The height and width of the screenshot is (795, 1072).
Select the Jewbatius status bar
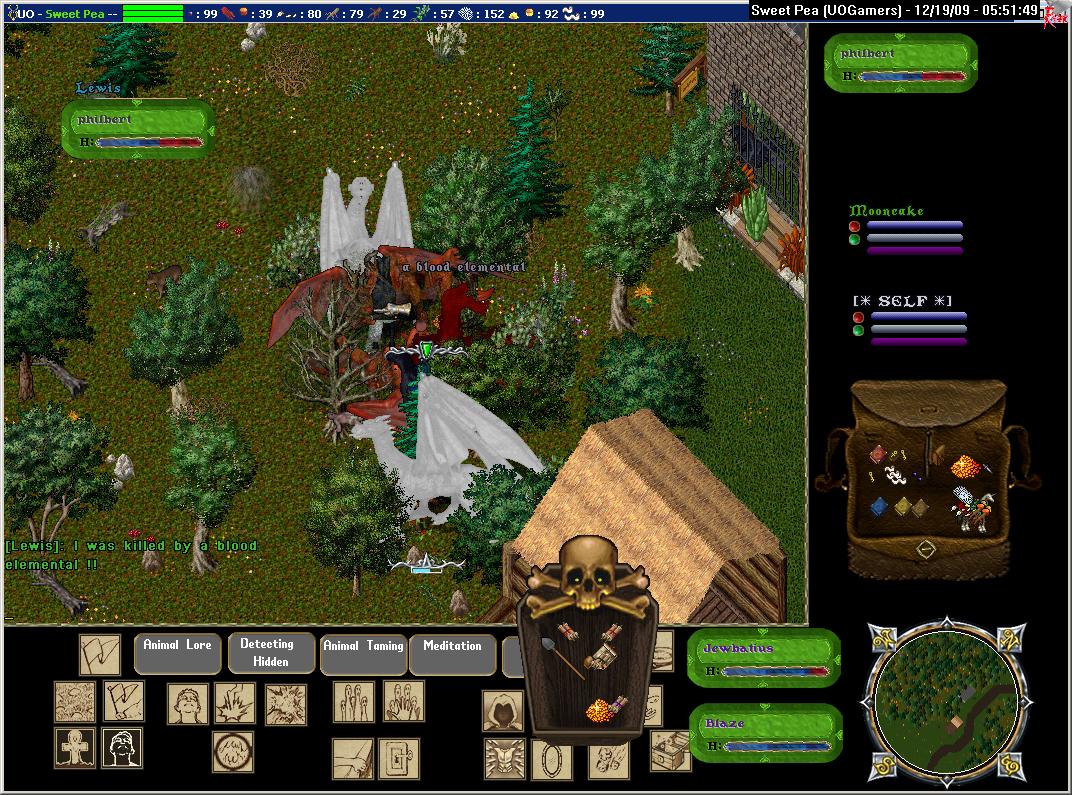(x=765, y=658)
